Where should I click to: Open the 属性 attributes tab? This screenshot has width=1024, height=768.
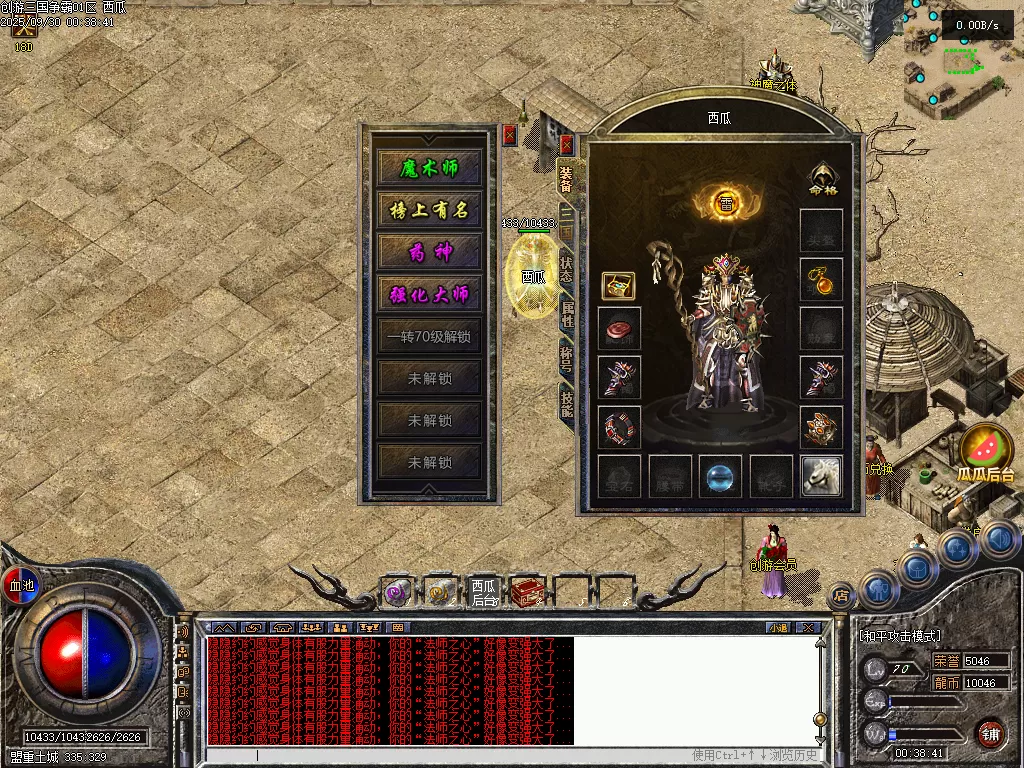tap(566, 314)
